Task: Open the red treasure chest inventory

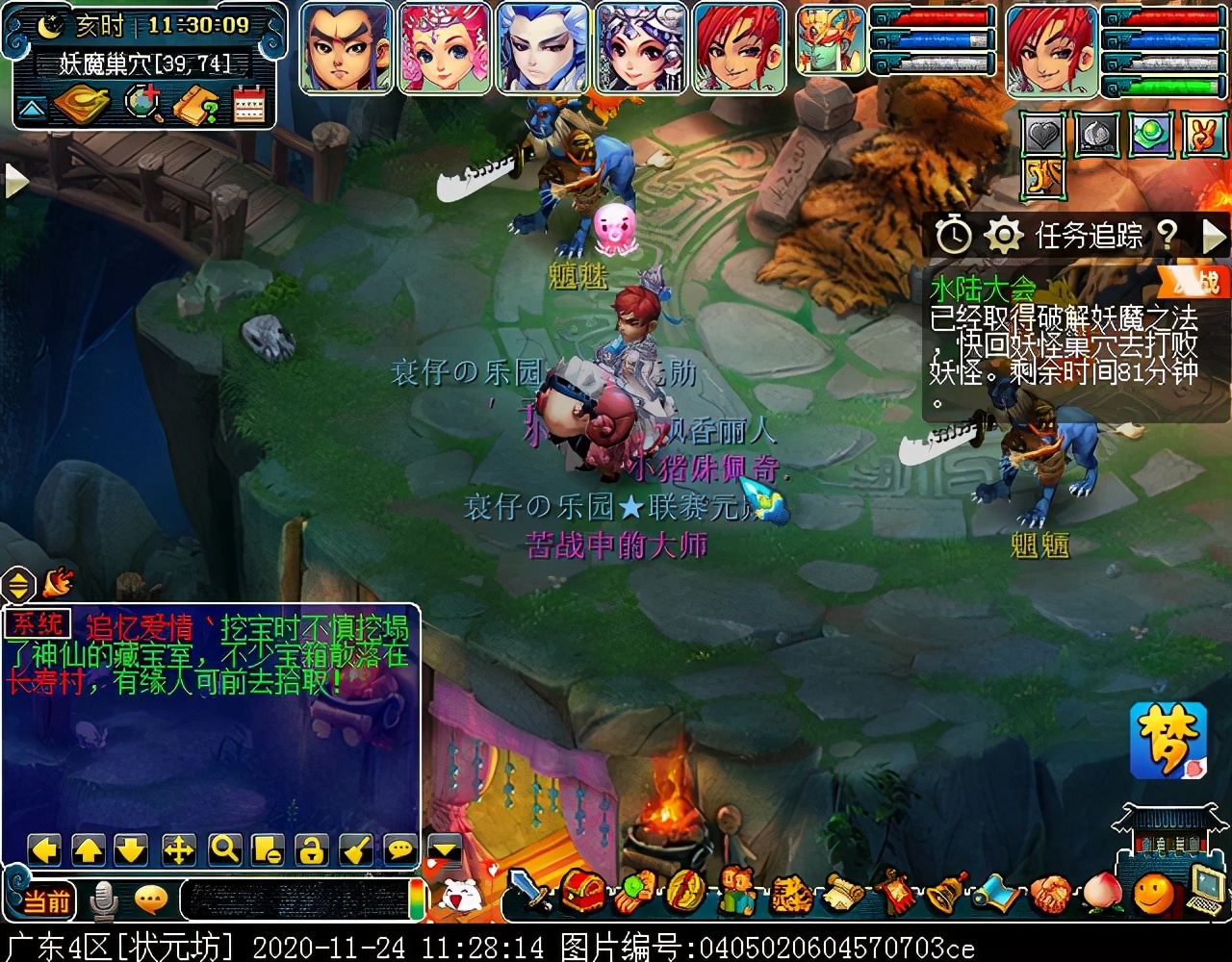Action: pyautogui.click(x=583, y=892)
